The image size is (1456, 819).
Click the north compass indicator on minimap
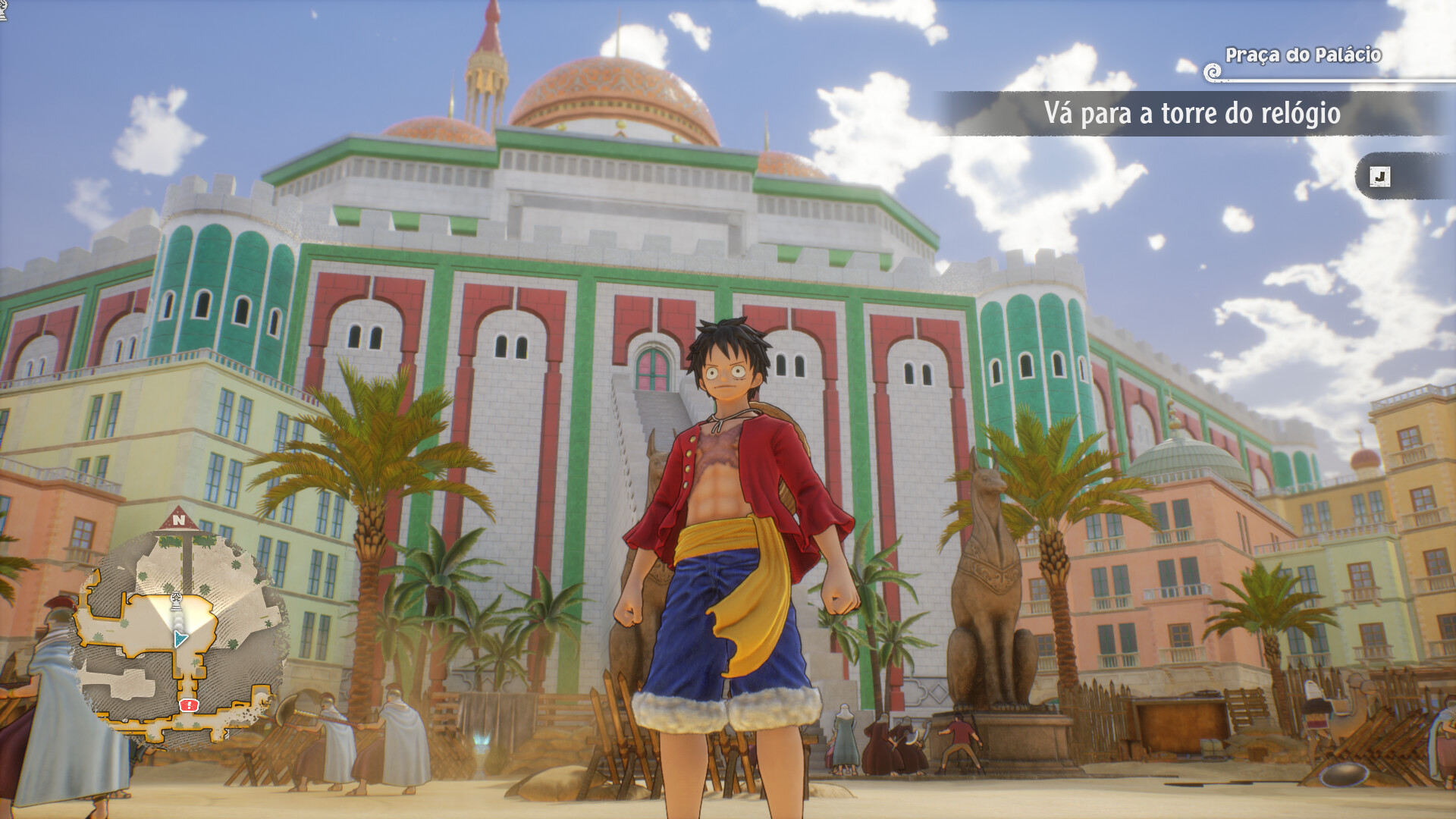179,520
